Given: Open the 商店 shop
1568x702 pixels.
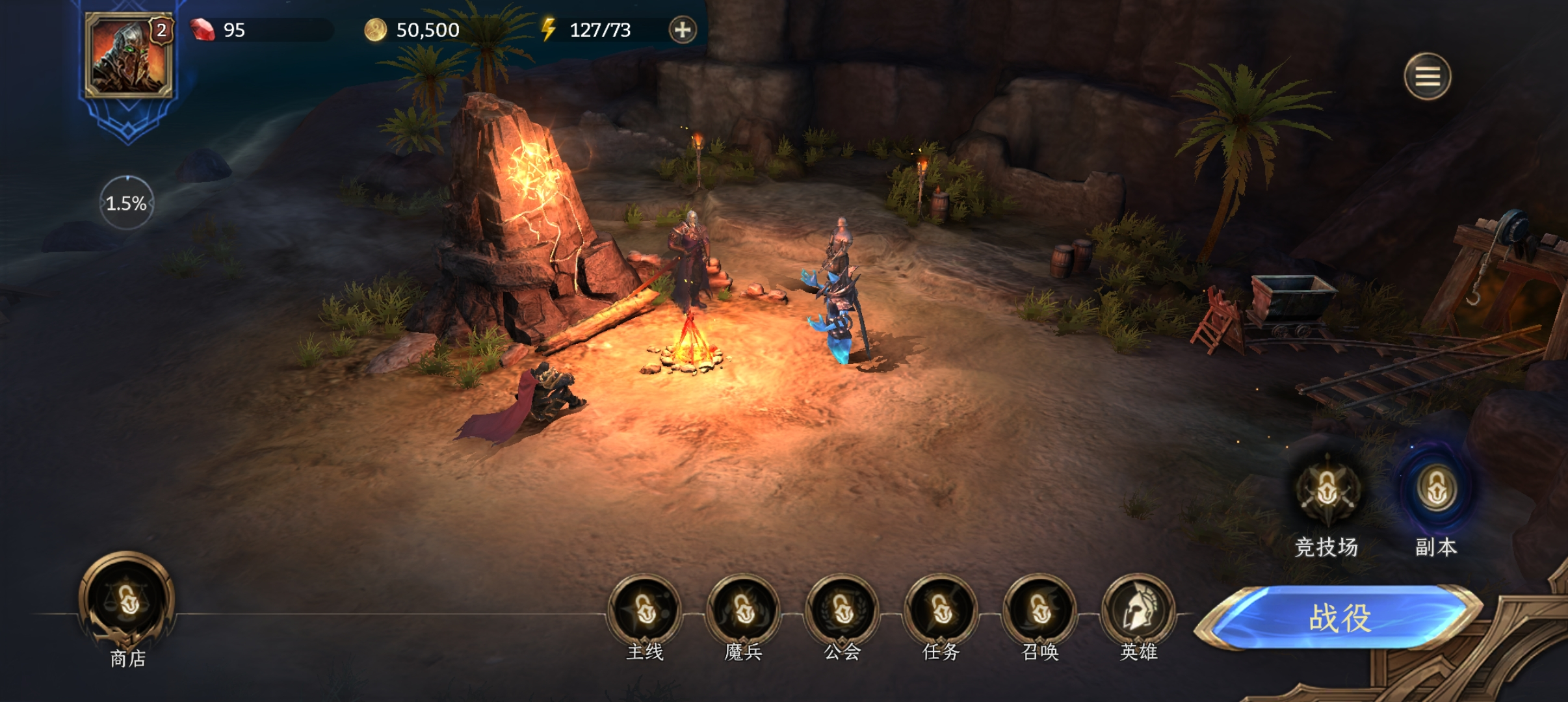Looking at the screenshot, I should click(x=127, y=603).
